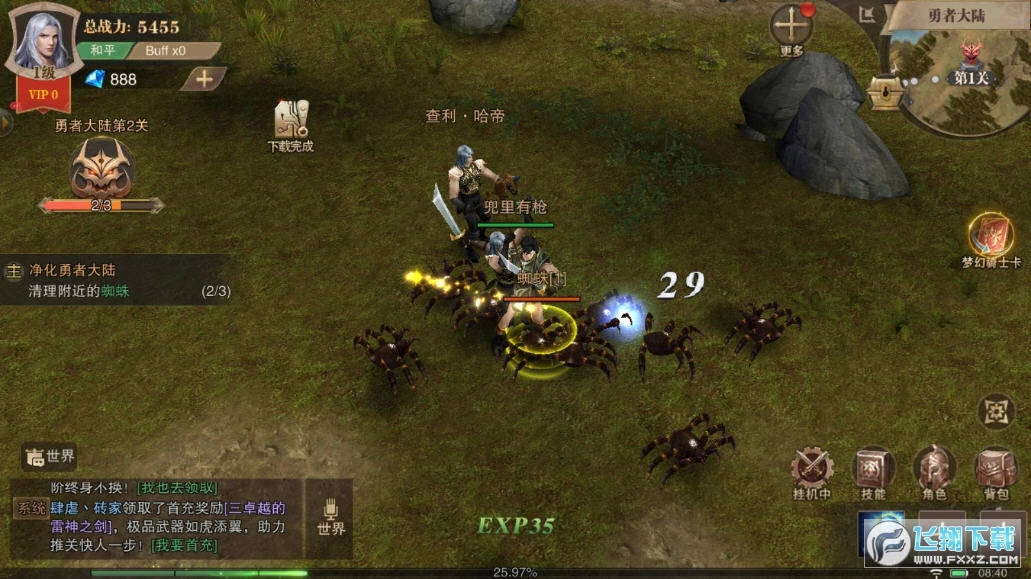Open the 世界 world chat channel tab
Image resolution: width=1031 pixels, height=579 pixels.
[50, 457]
